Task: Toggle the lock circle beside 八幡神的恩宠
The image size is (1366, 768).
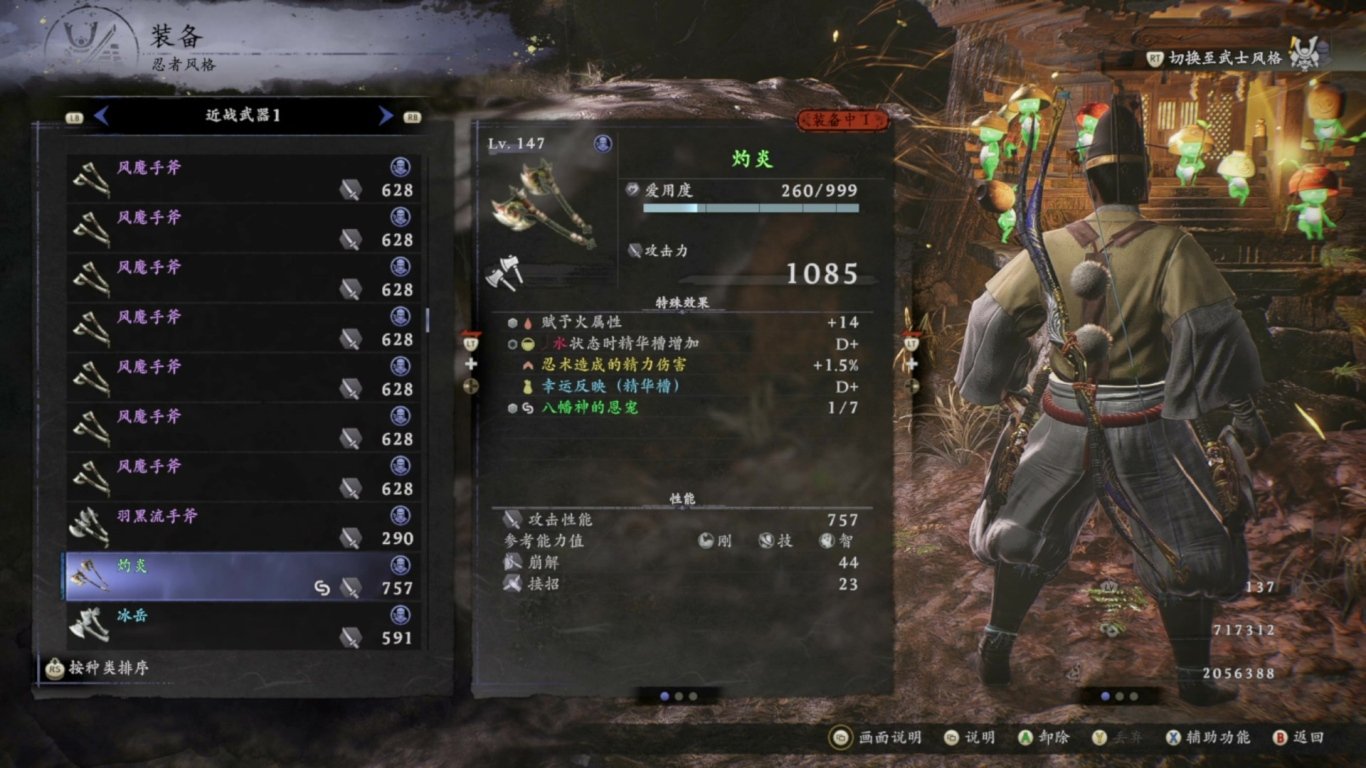Action: point(512,407)
